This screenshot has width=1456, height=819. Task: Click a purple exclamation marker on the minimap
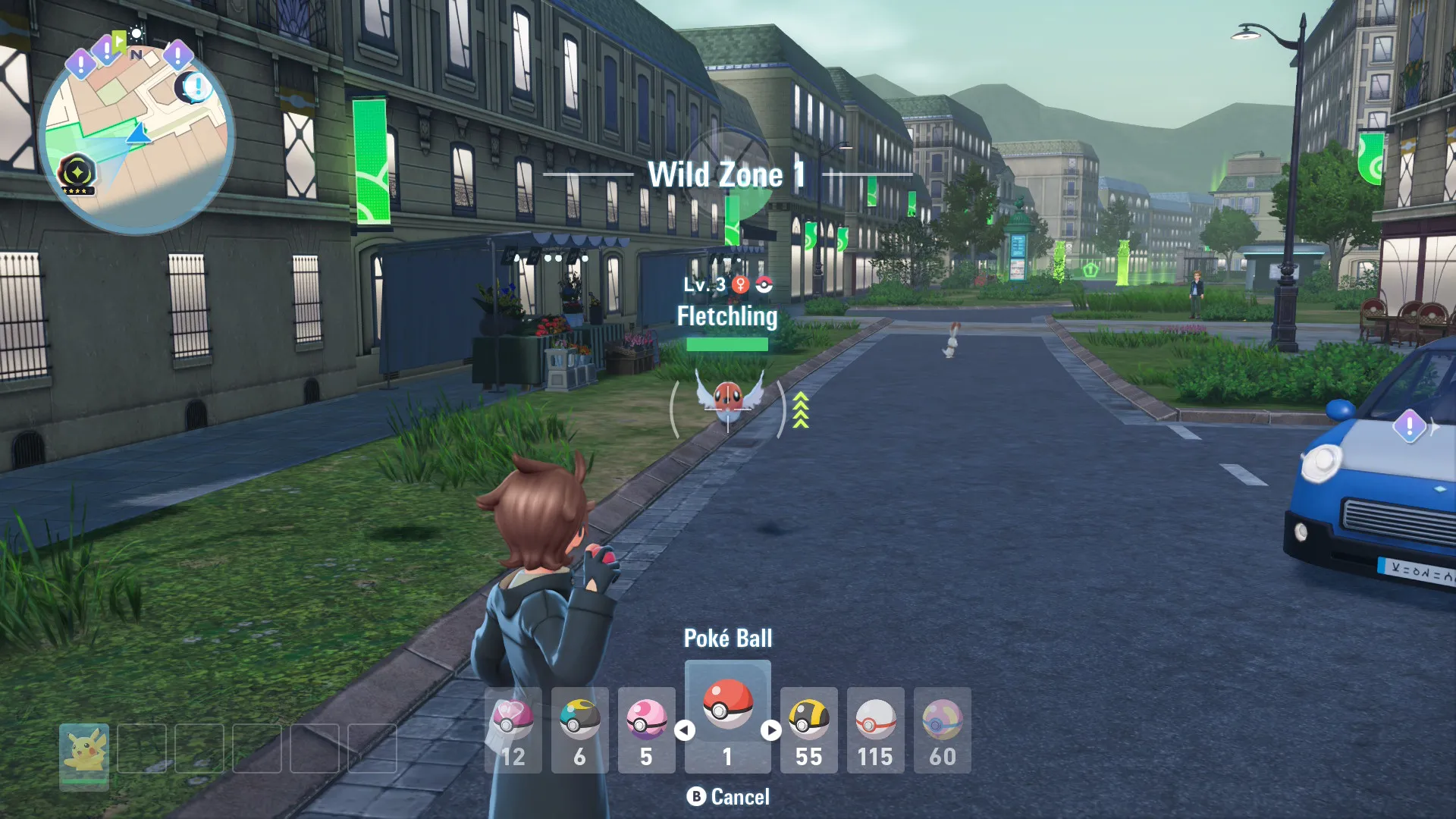[x=80, y=61]
